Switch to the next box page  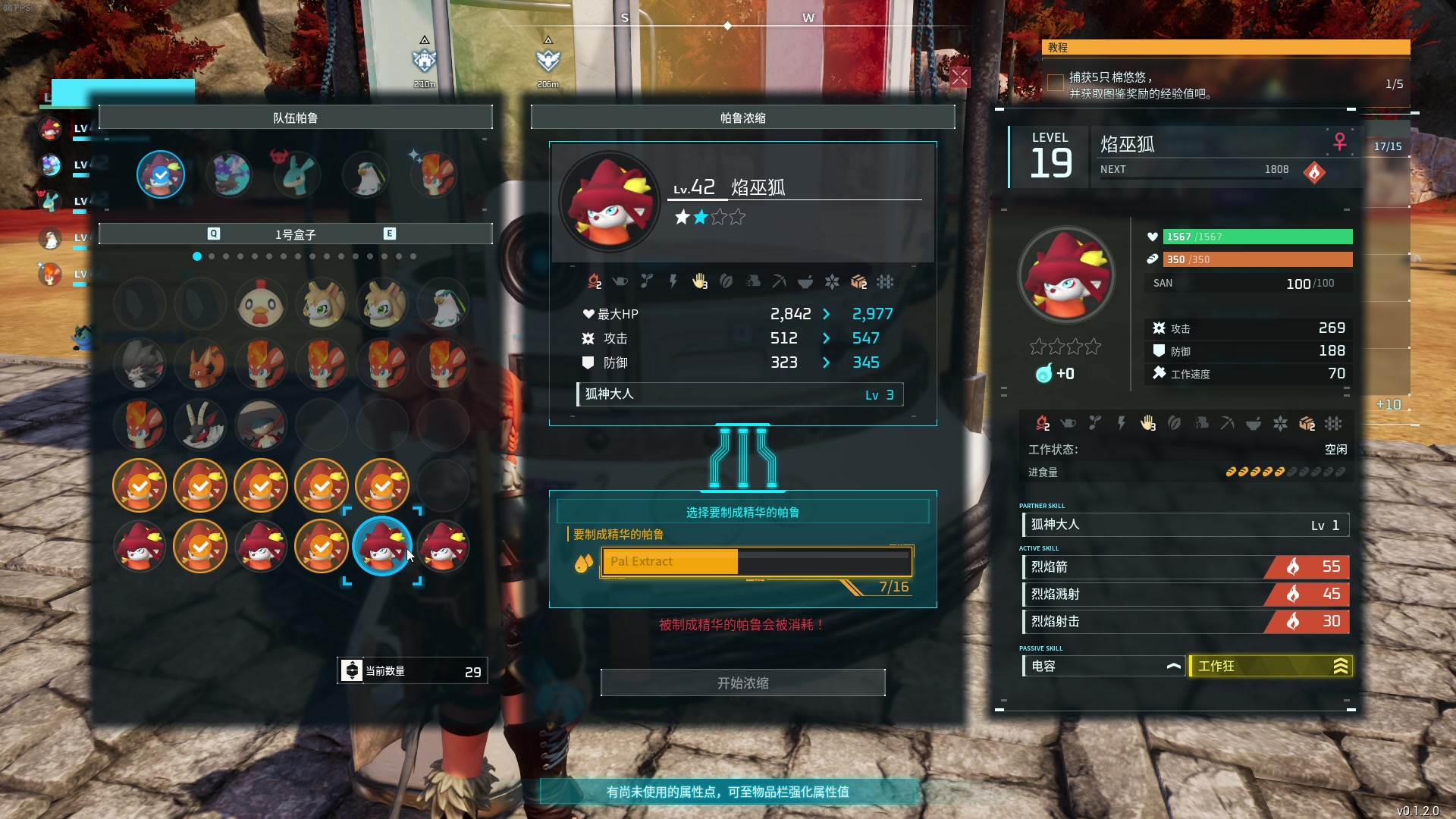click(x=389, y=234)
